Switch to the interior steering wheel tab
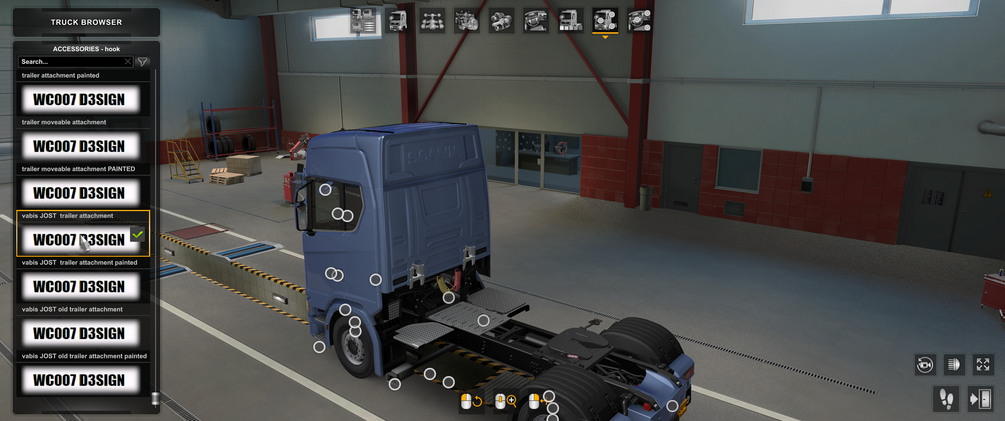 pyautogui.click(x=535, y=20)
